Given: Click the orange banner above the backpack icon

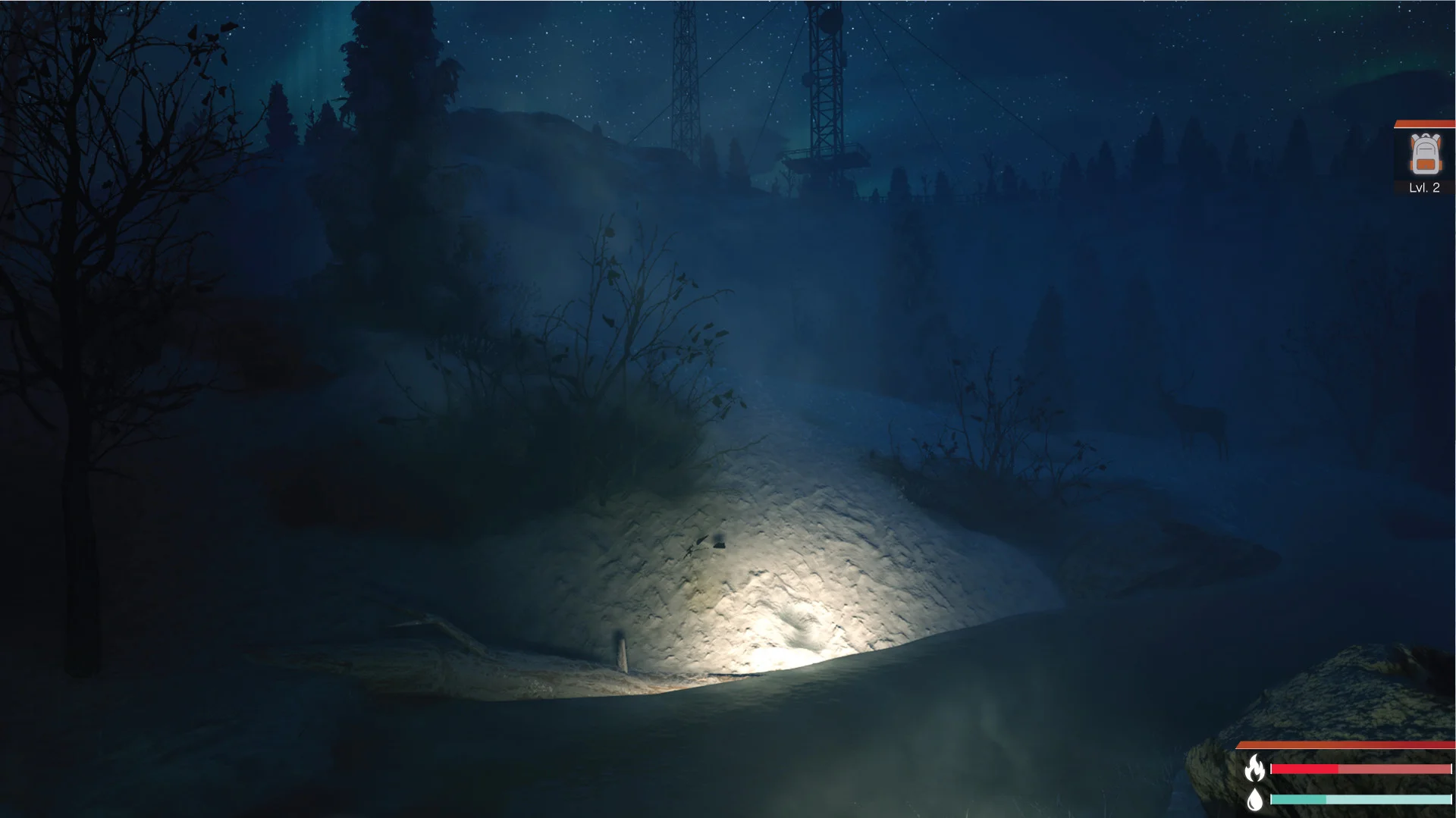Looking at the screenshot, I should [1424, 123].
